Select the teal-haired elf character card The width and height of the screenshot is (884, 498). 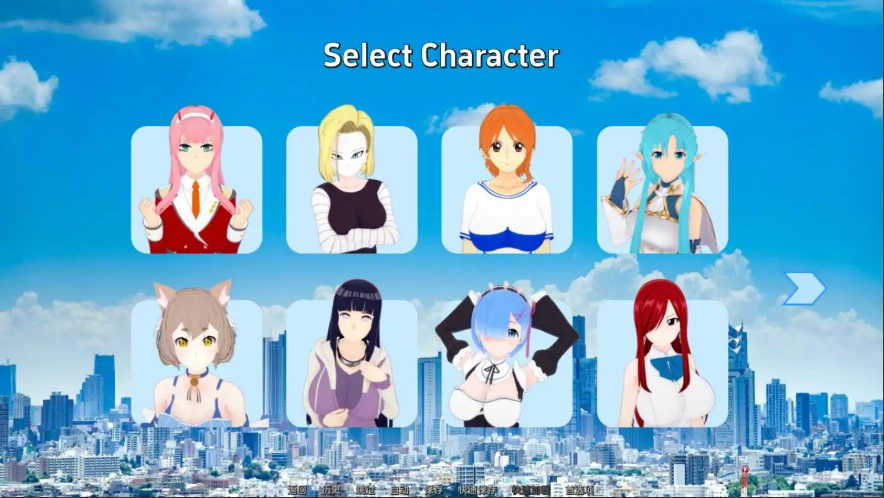pyautogui.click(x=662, y=189)
